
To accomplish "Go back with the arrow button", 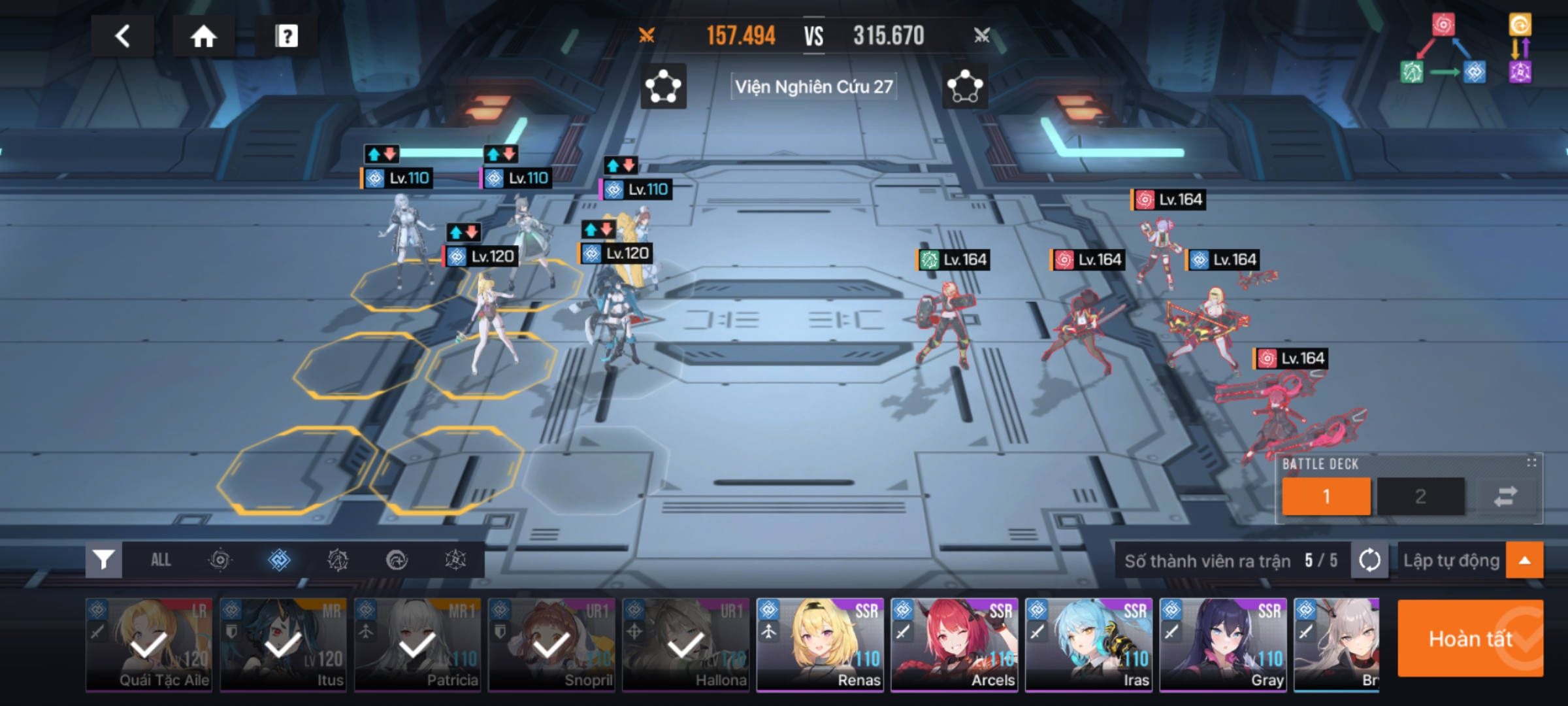I will 122,36.
